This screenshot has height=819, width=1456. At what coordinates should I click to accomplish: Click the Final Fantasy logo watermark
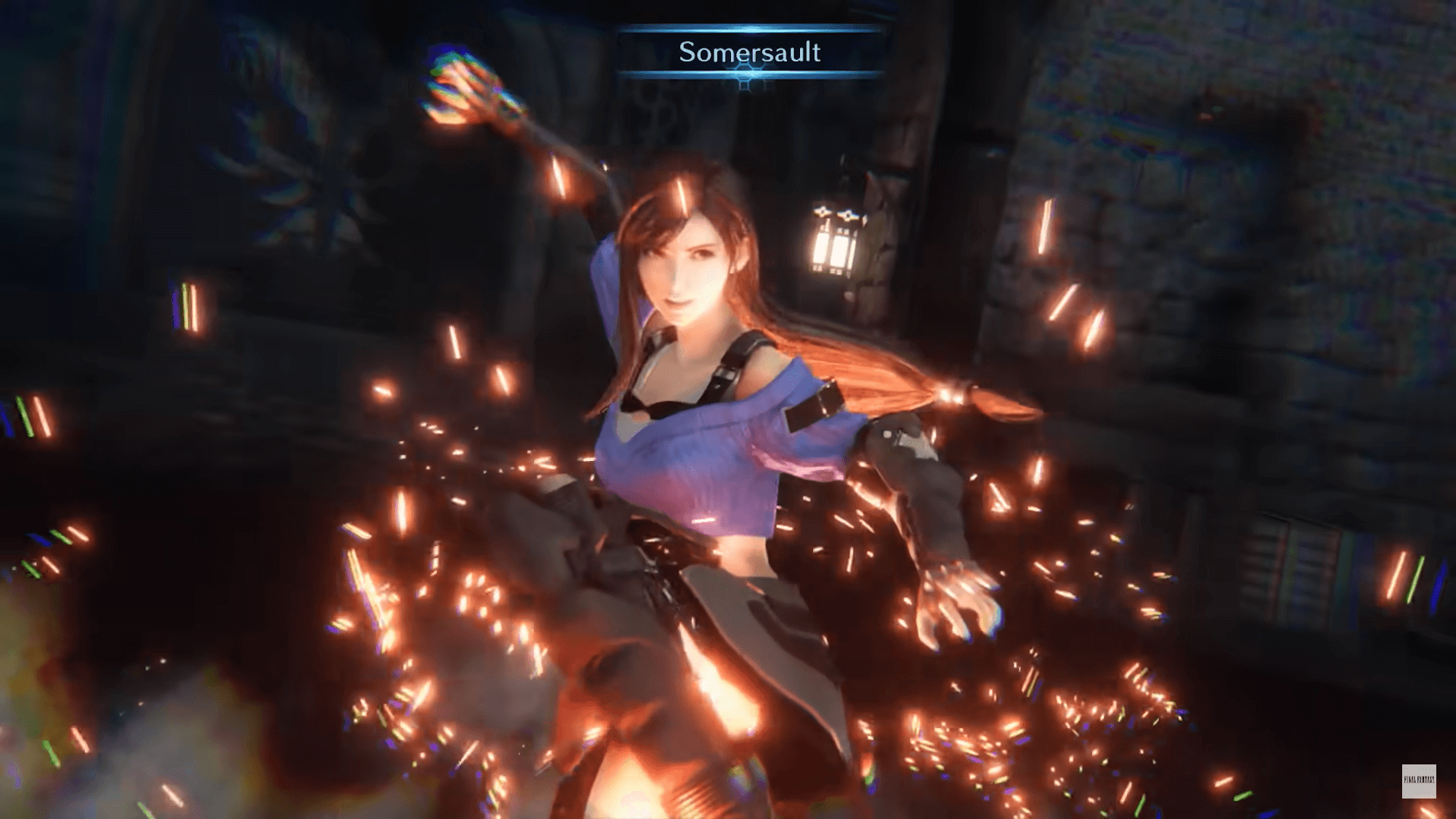tap(1417, 781)
